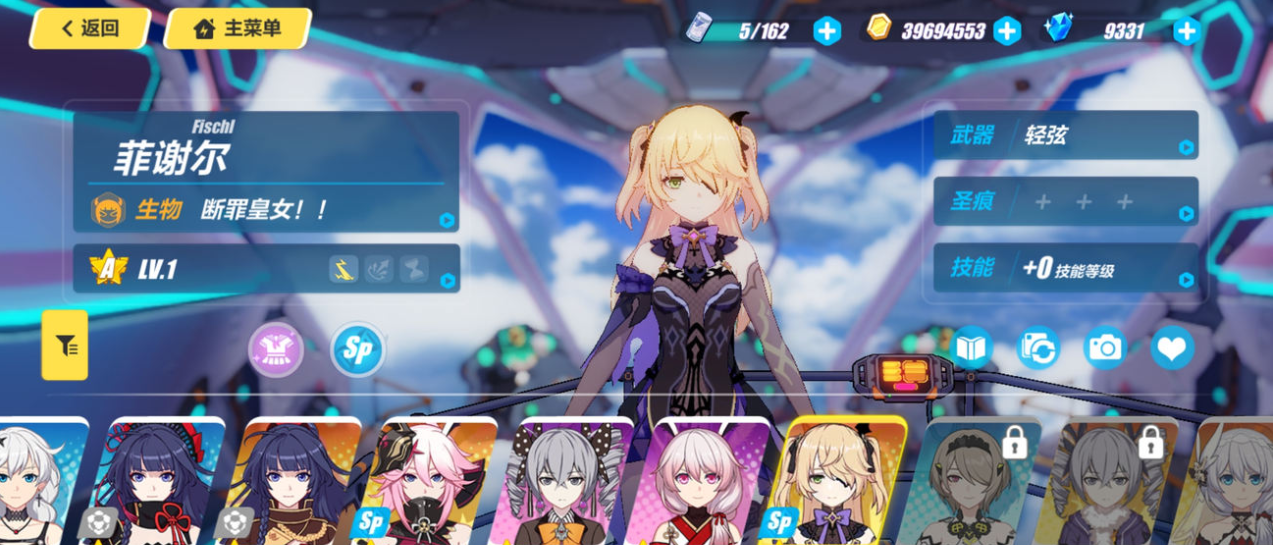Open the book archive icon

(971, 347)
